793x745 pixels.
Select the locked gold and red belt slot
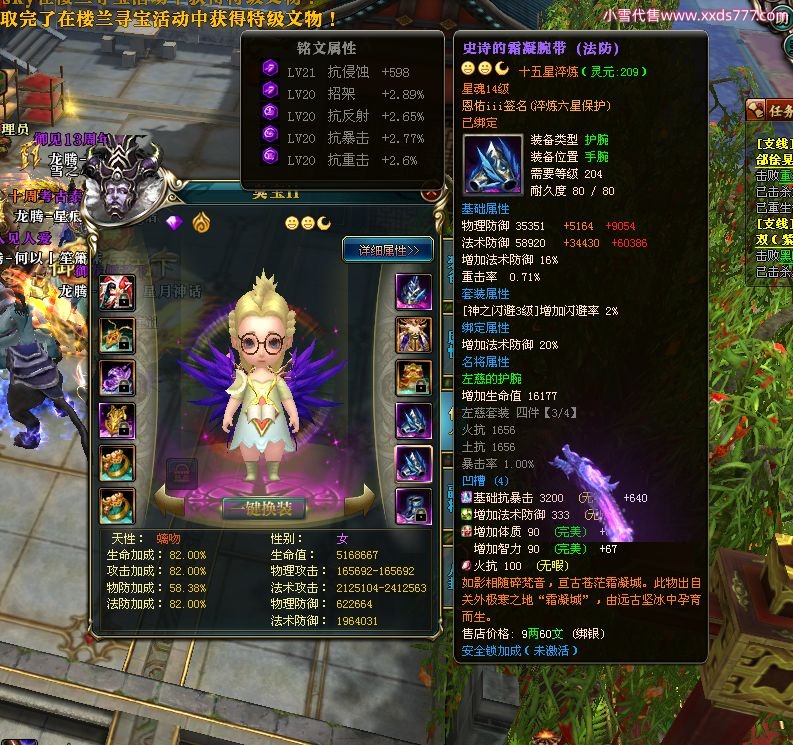(413, 378)
